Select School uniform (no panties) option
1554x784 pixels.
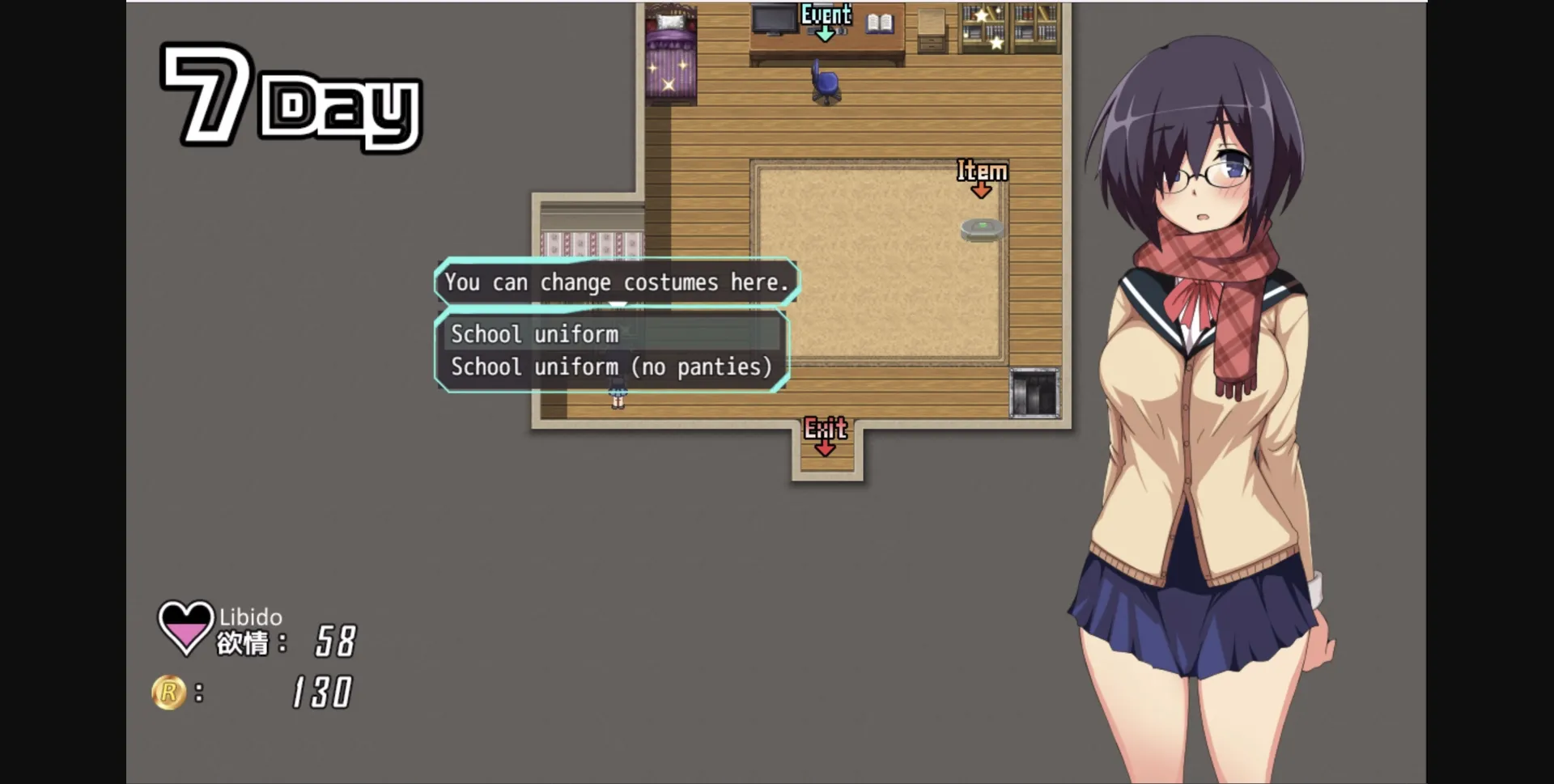[x=612, y=367]
